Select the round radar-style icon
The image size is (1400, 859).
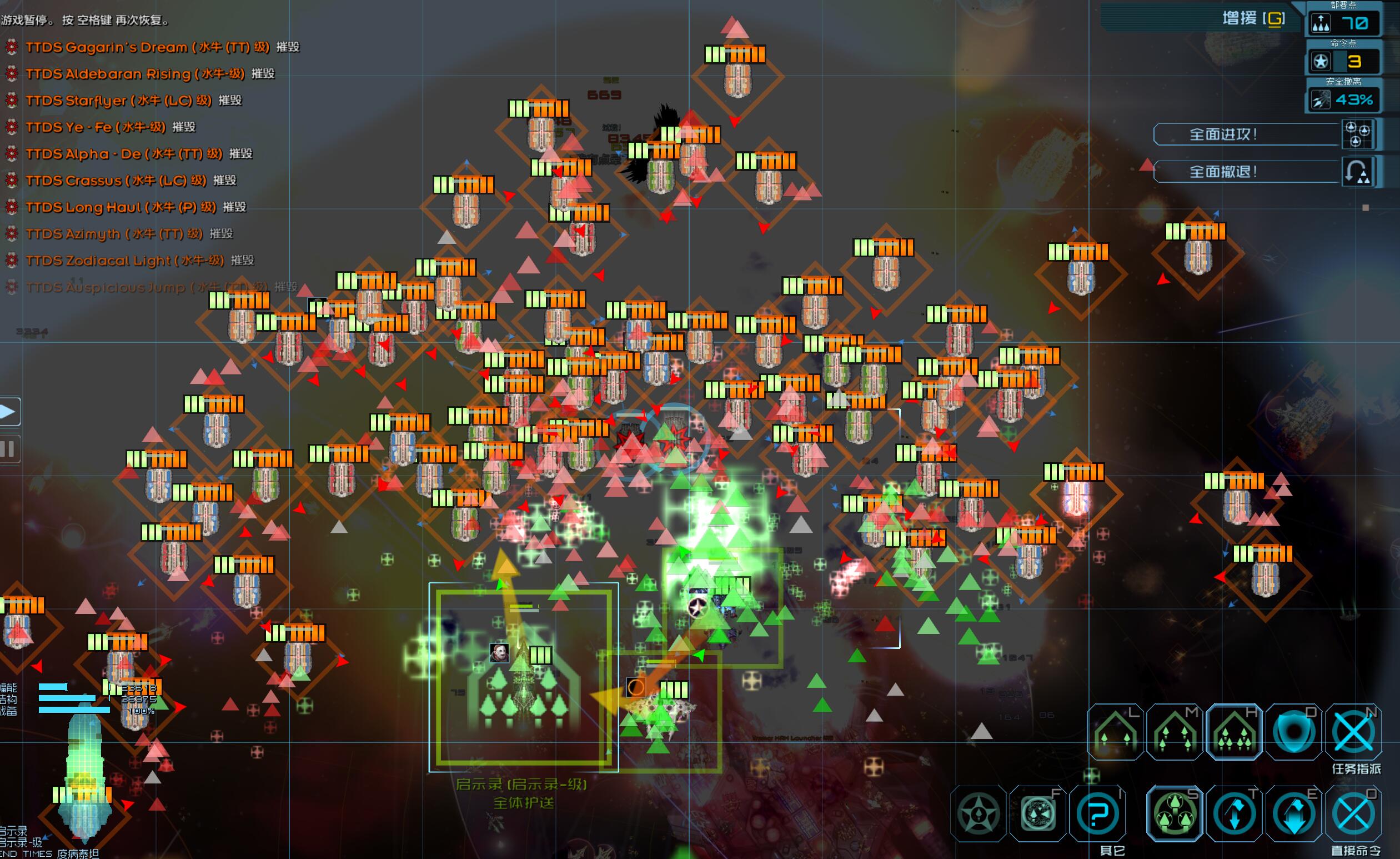(1038, 813)
